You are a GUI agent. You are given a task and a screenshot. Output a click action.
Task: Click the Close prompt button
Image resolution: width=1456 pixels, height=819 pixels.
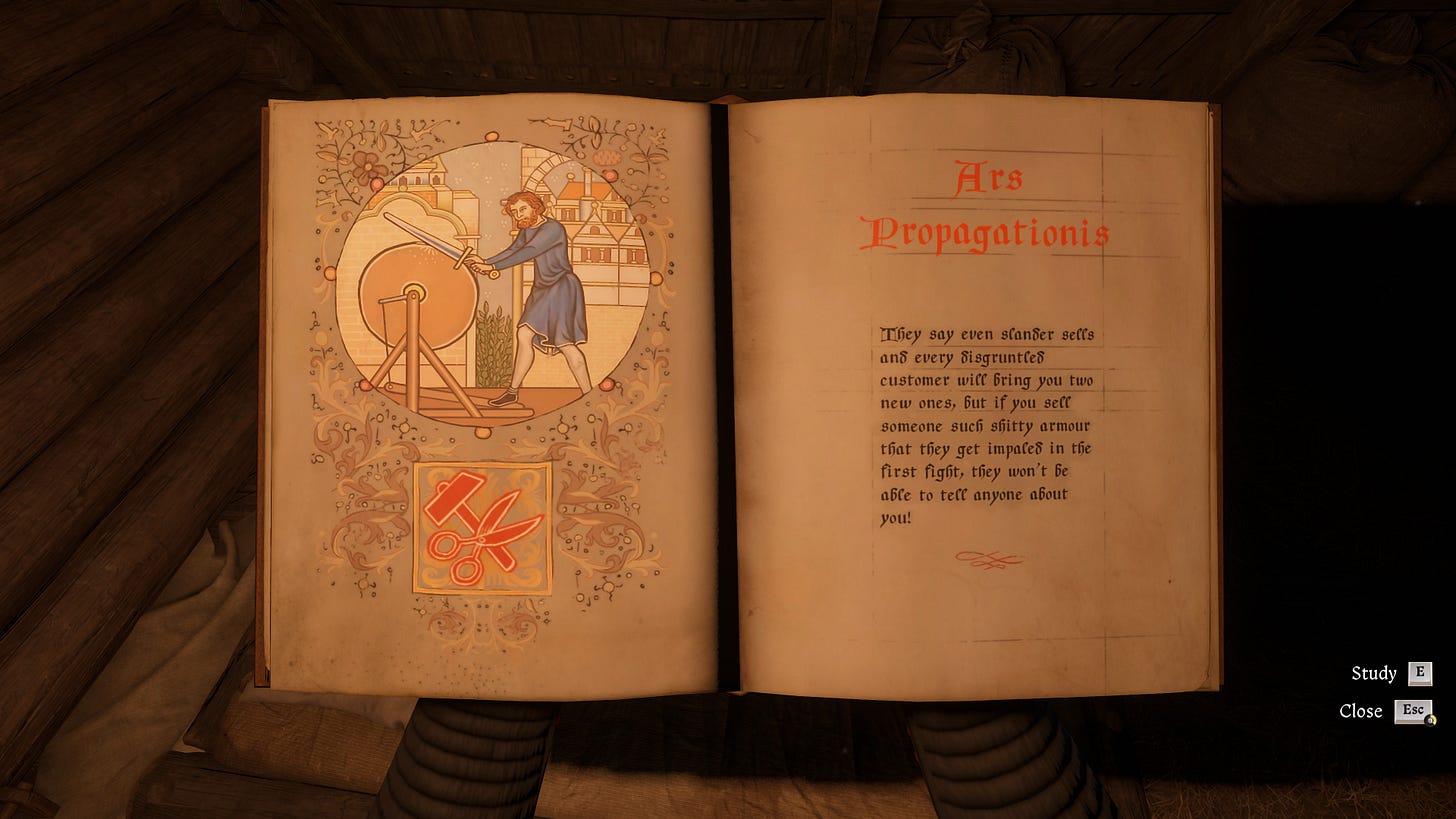click(x=1416, y=711)
